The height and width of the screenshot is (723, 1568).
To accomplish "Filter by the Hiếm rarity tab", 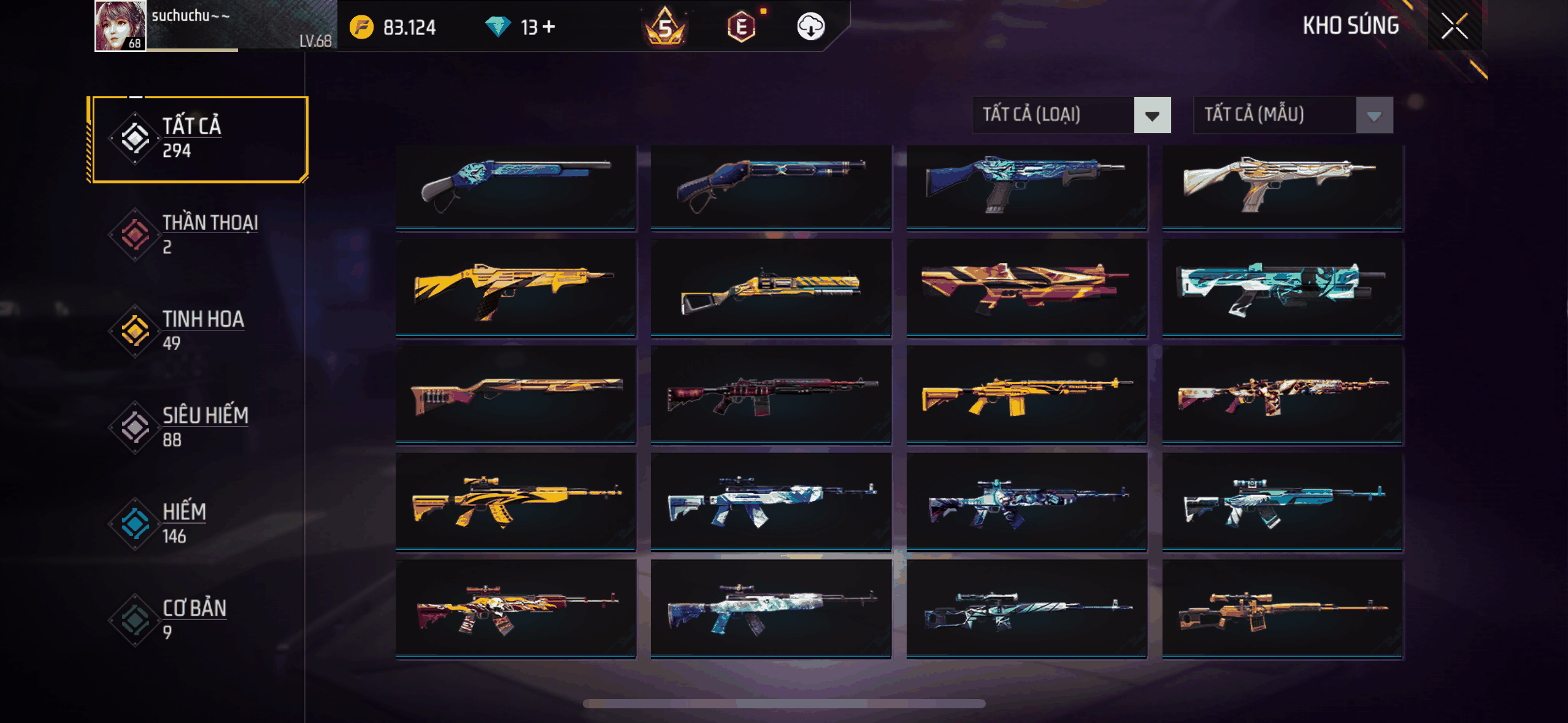I will click(198, 524).
